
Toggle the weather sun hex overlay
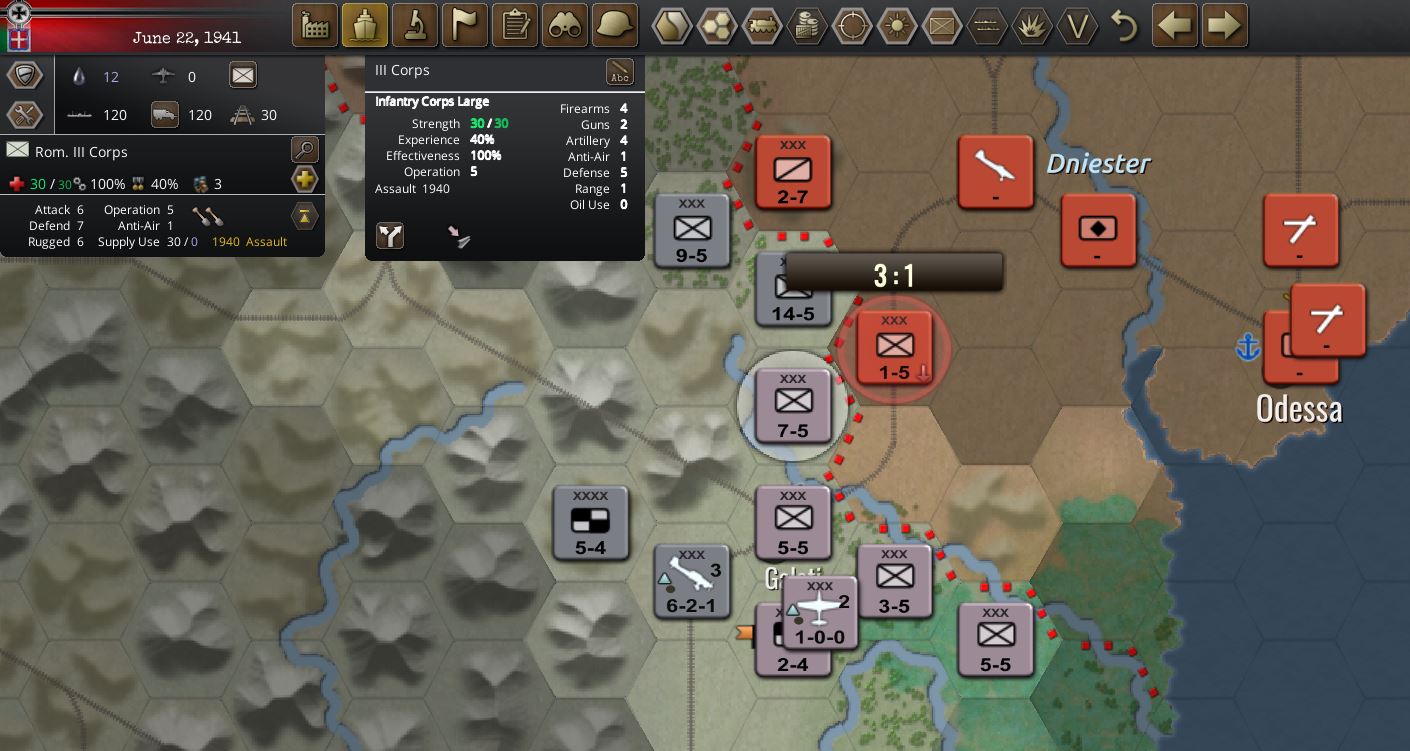coord(896,27)
